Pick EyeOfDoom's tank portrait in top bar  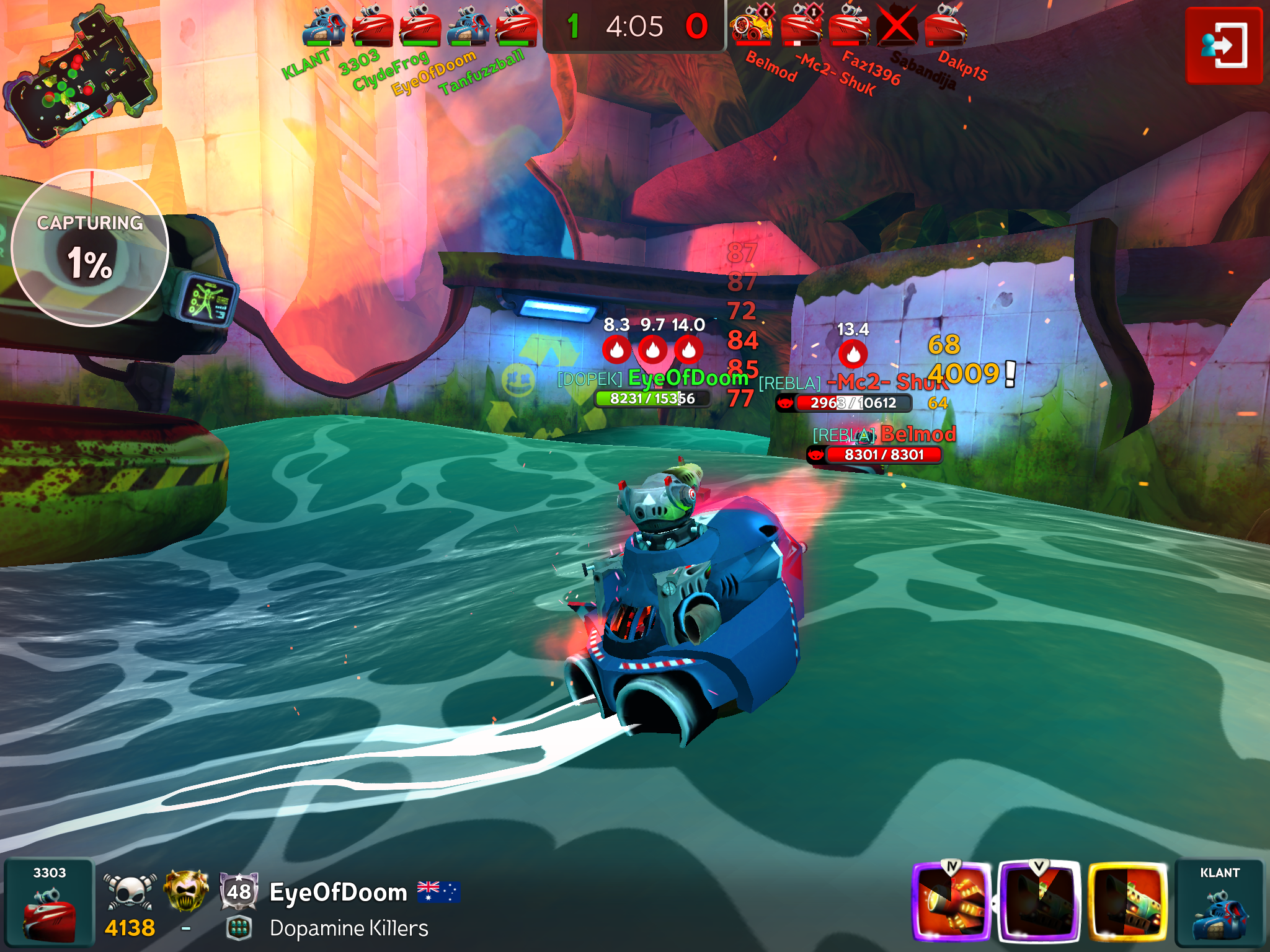click(x=468, y=27)
